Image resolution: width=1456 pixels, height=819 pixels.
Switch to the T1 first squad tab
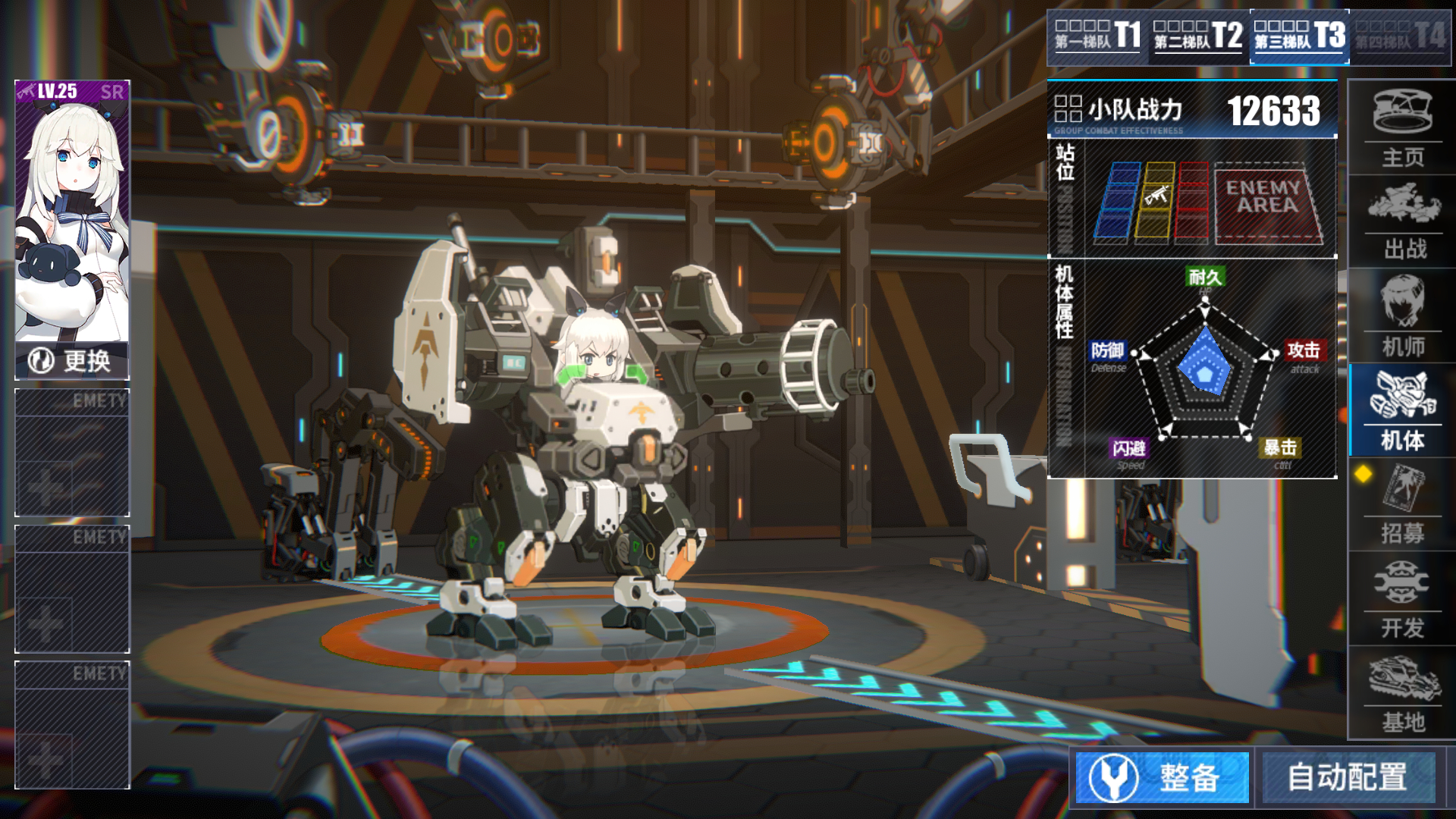[x=1097, y=36]
